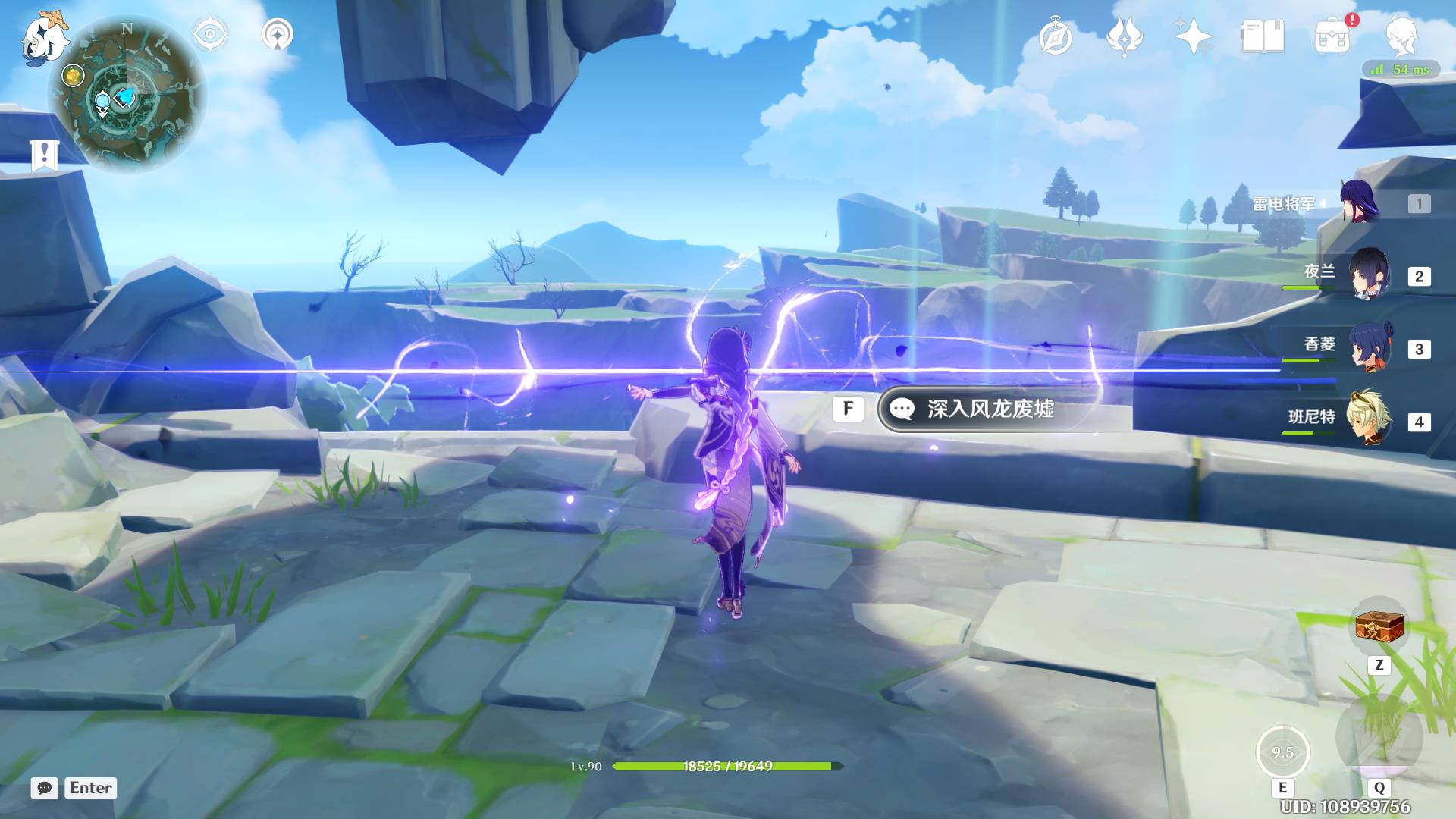This screenshot has width=1456, height=819.
Task: Activate the elemental skill on cooldown
Action: pos(1282,752)
